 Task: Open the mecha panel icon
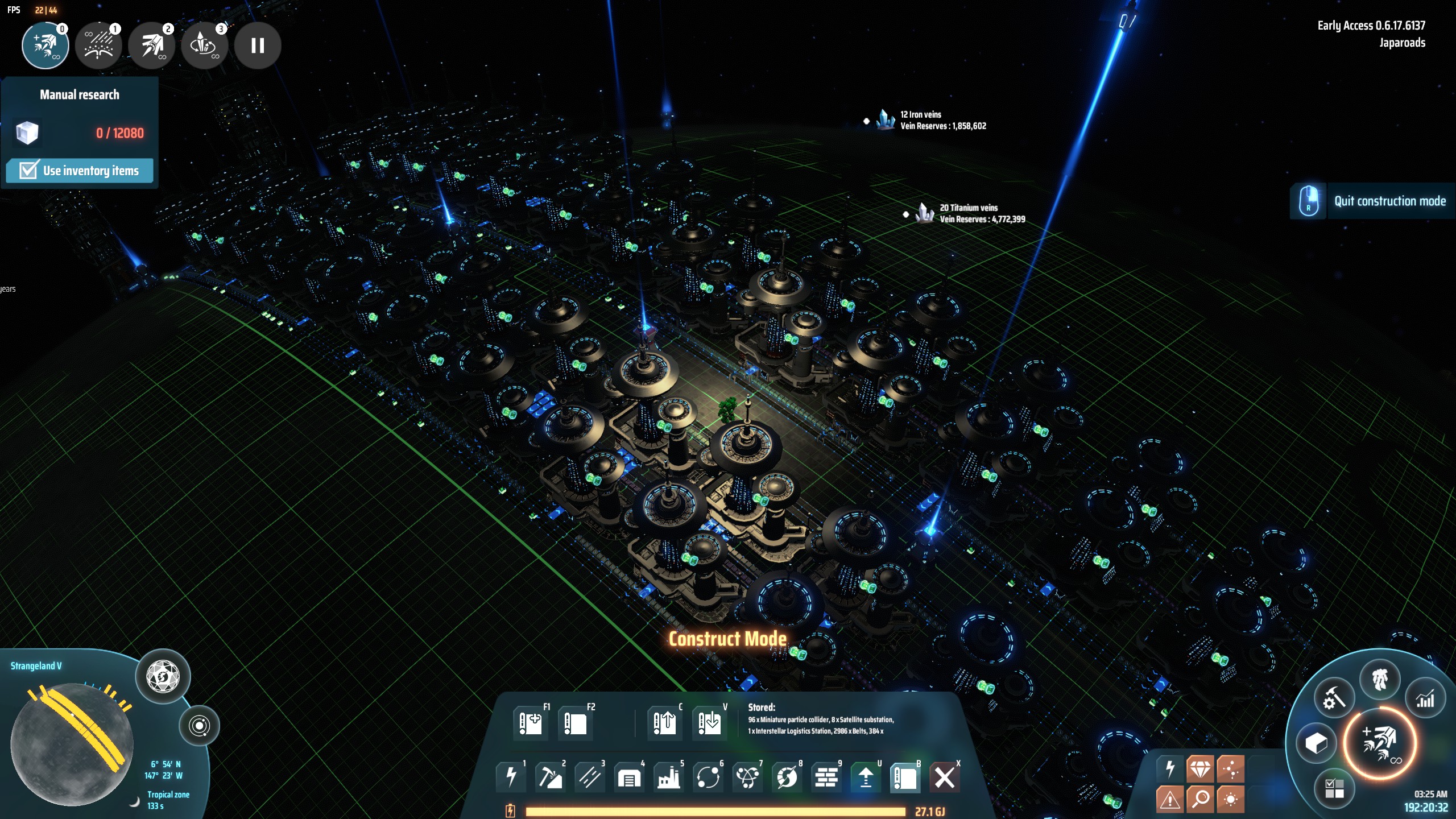pyautogui.click(x=1380, y=679)
